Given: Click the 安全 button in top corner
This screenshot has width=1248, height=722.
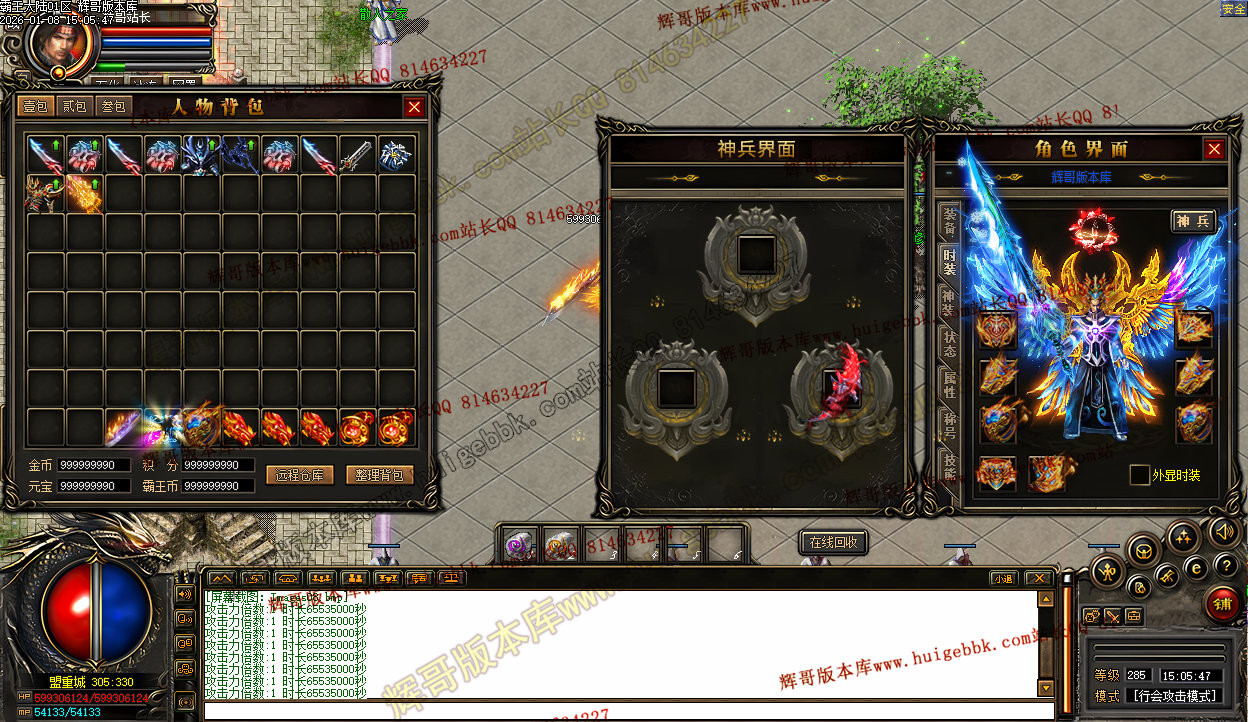Looking at the screenshot, I should (1233, 9).
